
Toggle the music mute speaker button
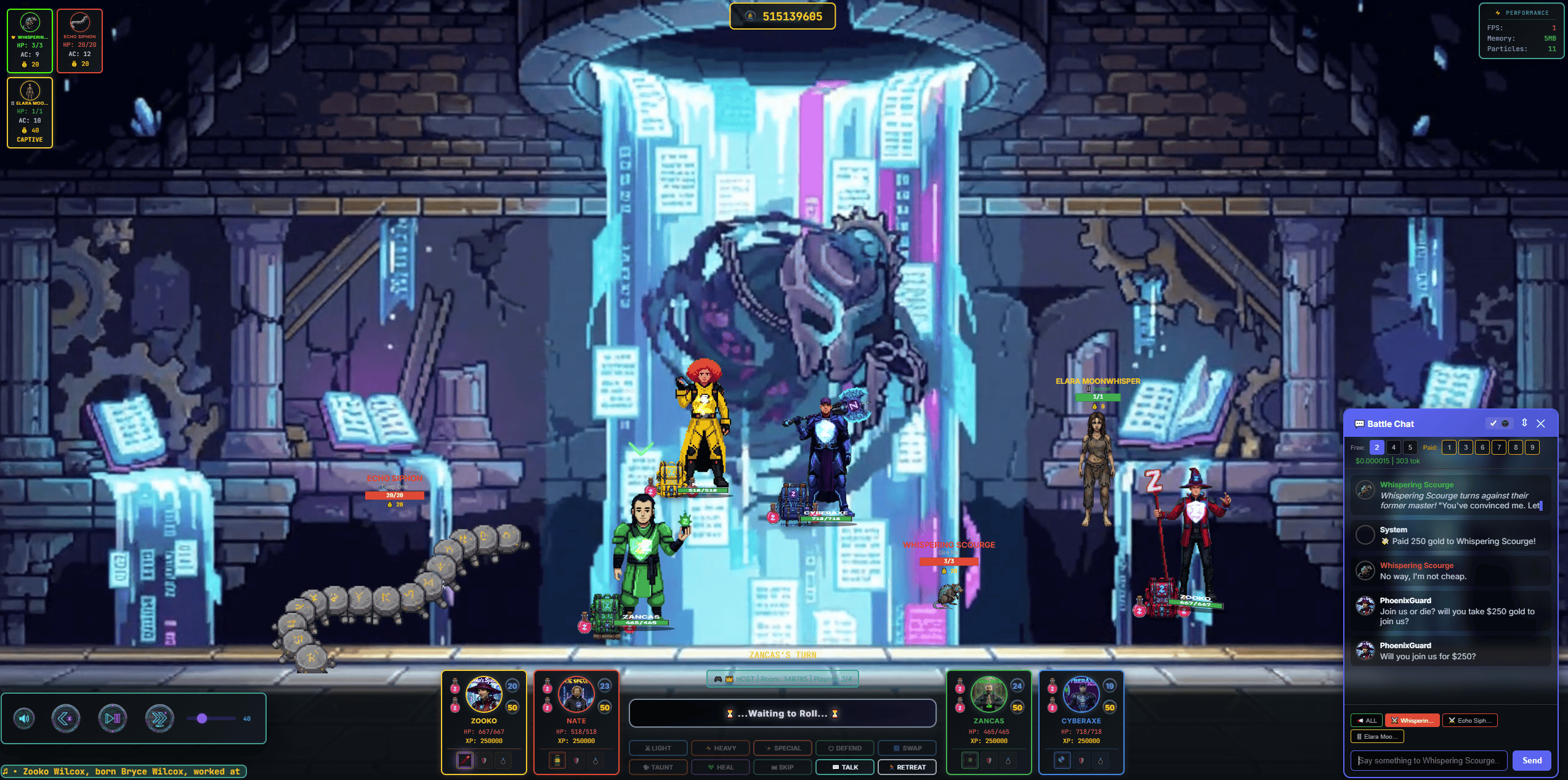point(25,718)
